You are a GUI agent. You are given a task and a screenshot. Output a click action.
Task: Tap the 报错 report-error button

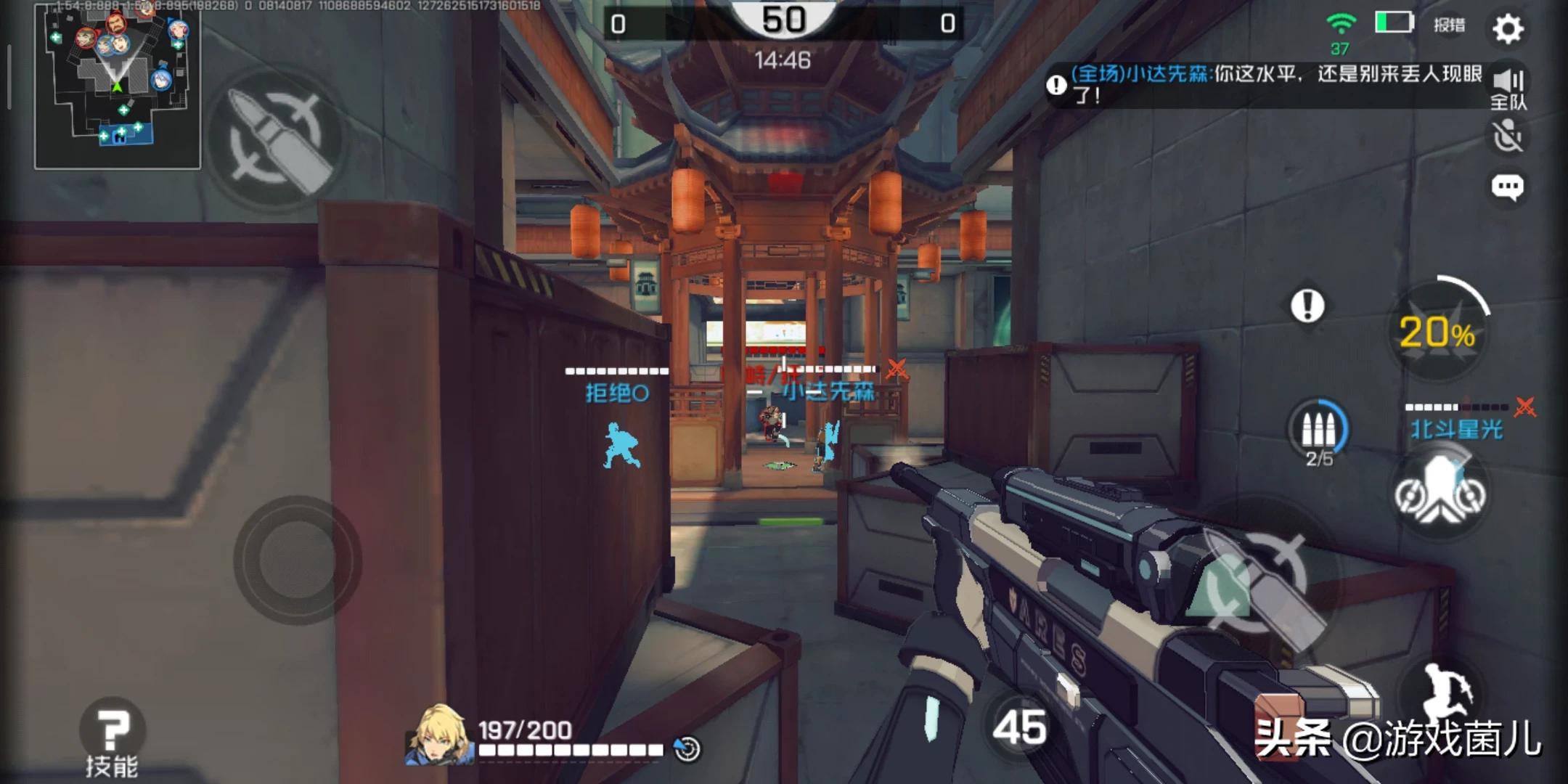pyautogui.click(x=1449, y=25)
